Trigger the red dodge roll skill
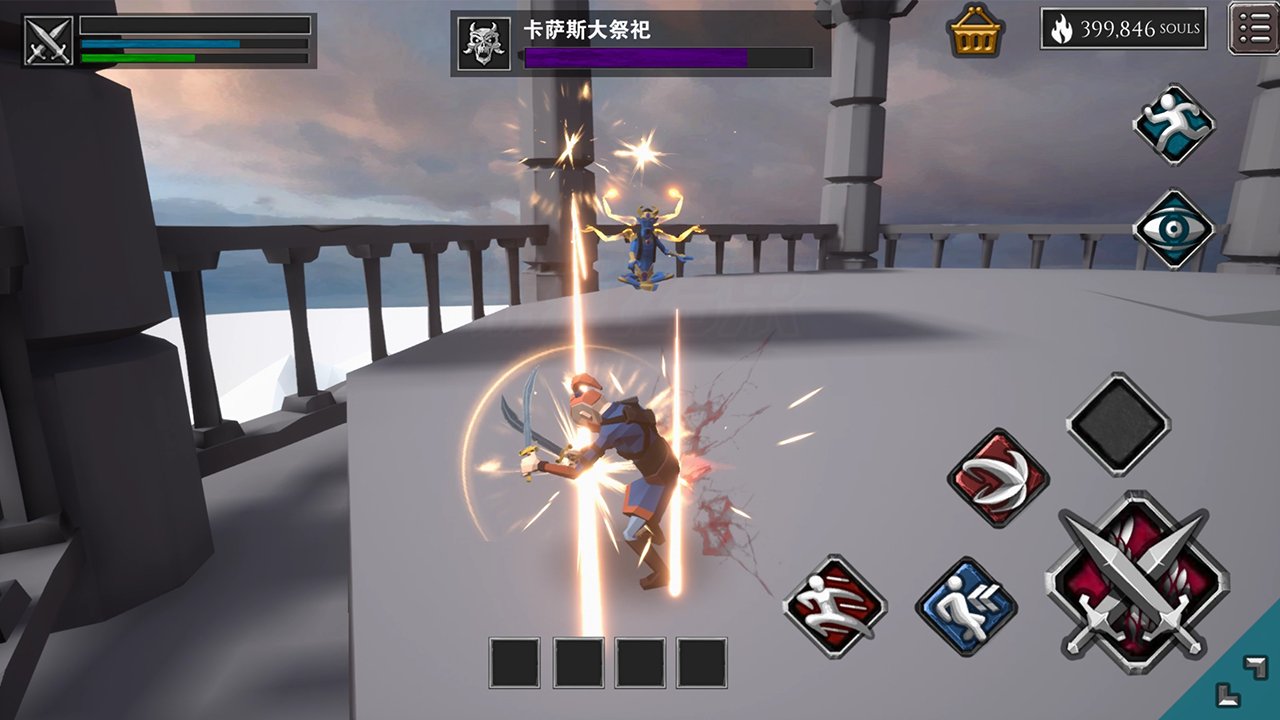 click(x=835, y=605)
